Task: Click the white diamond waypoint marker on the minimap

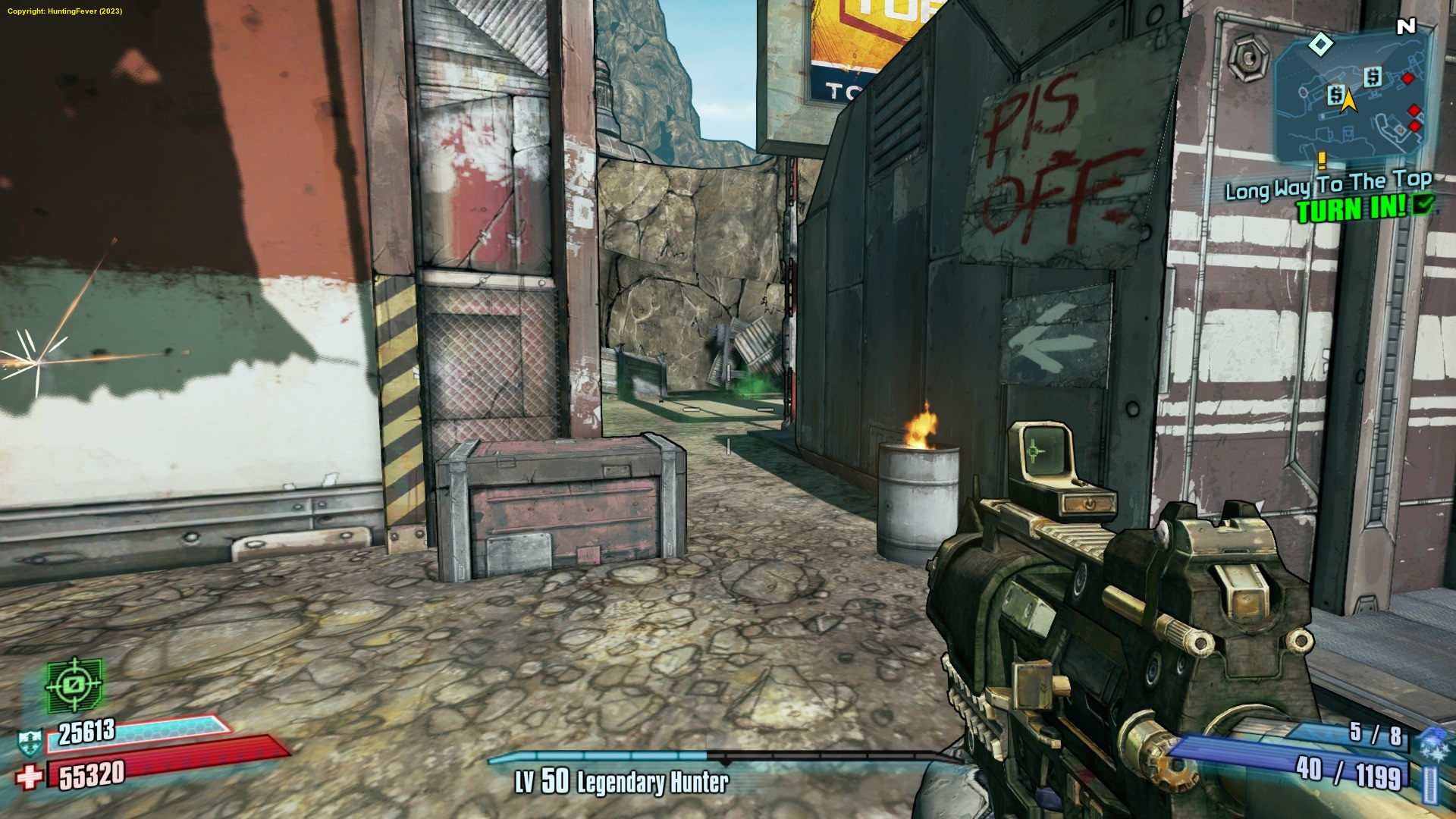Action: (1321, 44)
